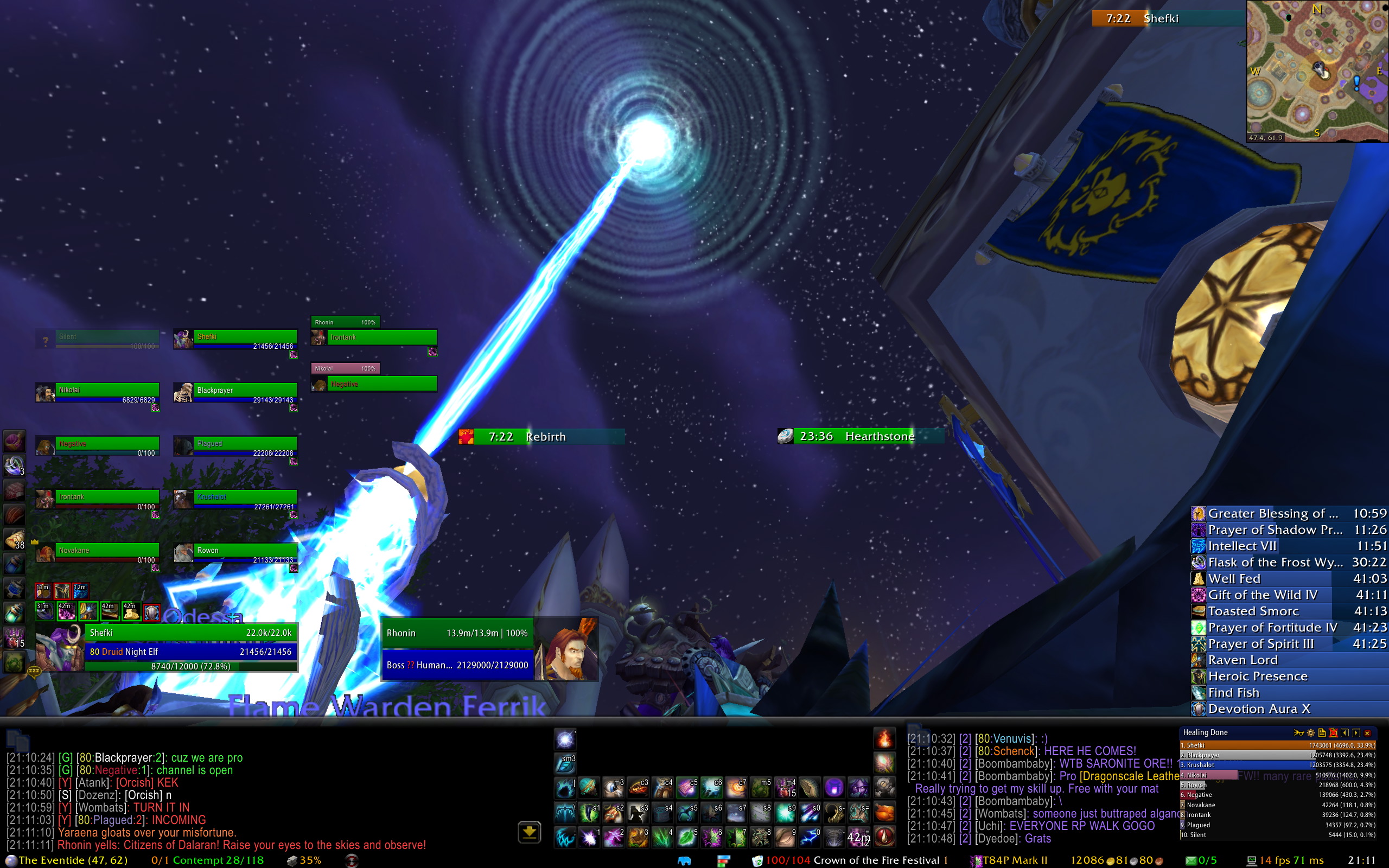This screenshot has height=868, width=1389.
Task: Close the Healing Done meter window
Action: (1367, 732)
